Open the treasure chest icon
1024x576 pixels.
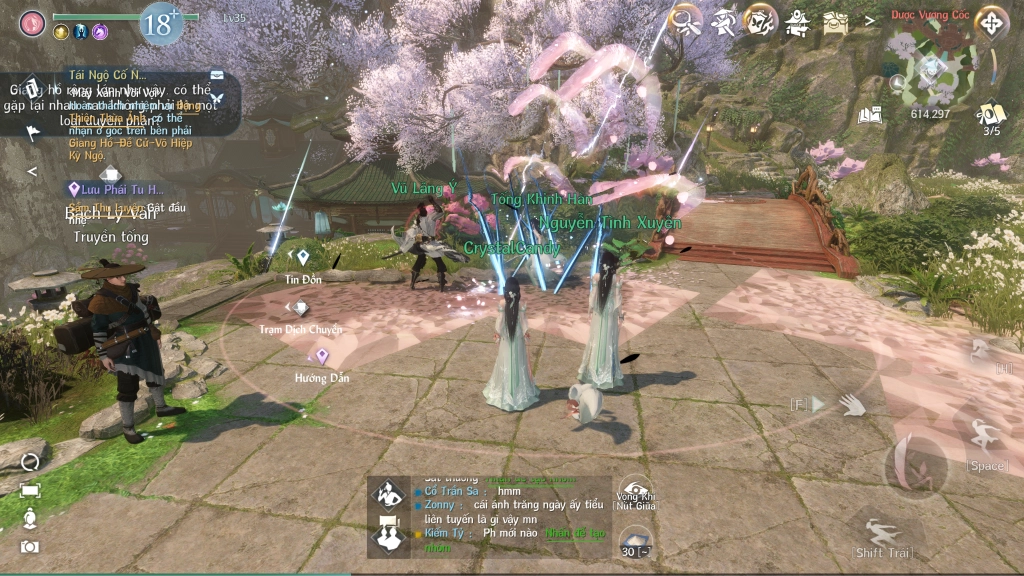pos(835,20)
